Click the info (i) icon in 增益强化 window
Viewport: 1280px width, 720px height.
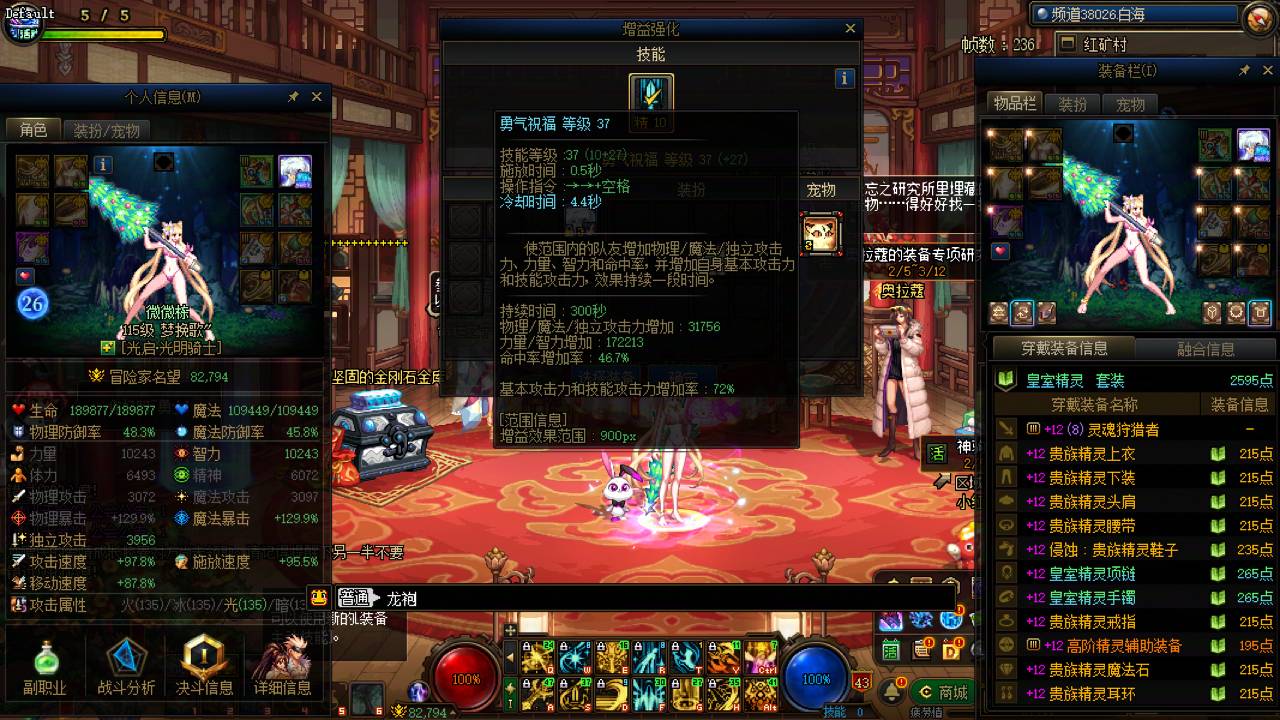coord(843,77)
